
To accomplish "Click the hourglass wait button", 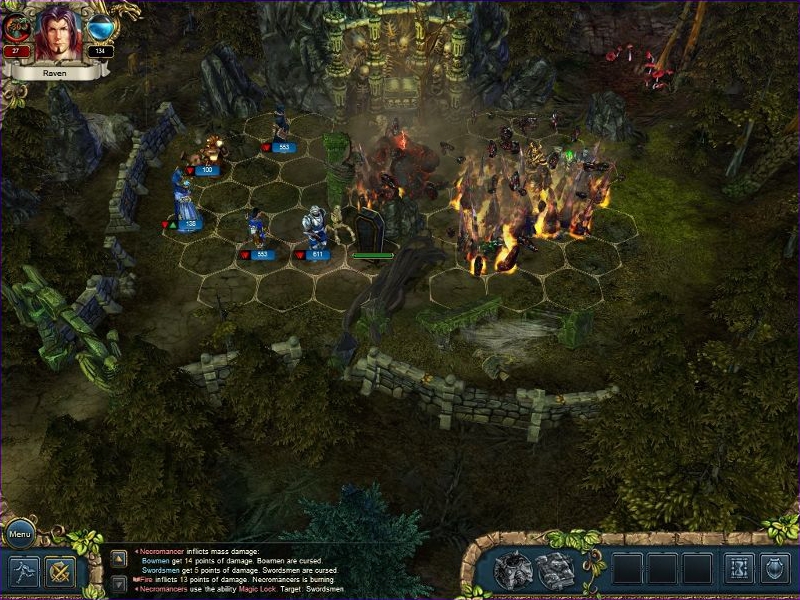I will click(x=738, y=568).
